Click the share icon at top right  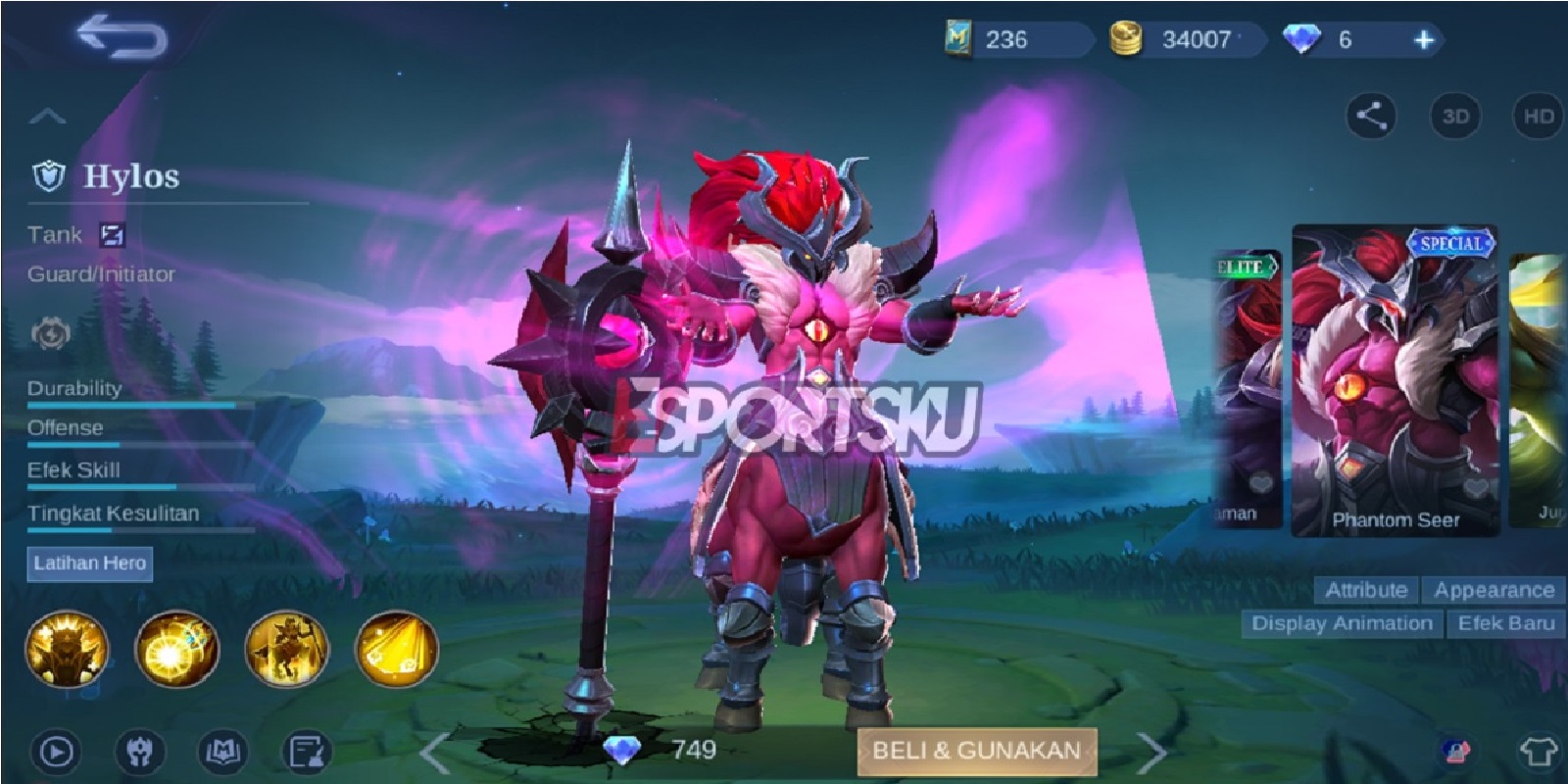point(1370,116)
